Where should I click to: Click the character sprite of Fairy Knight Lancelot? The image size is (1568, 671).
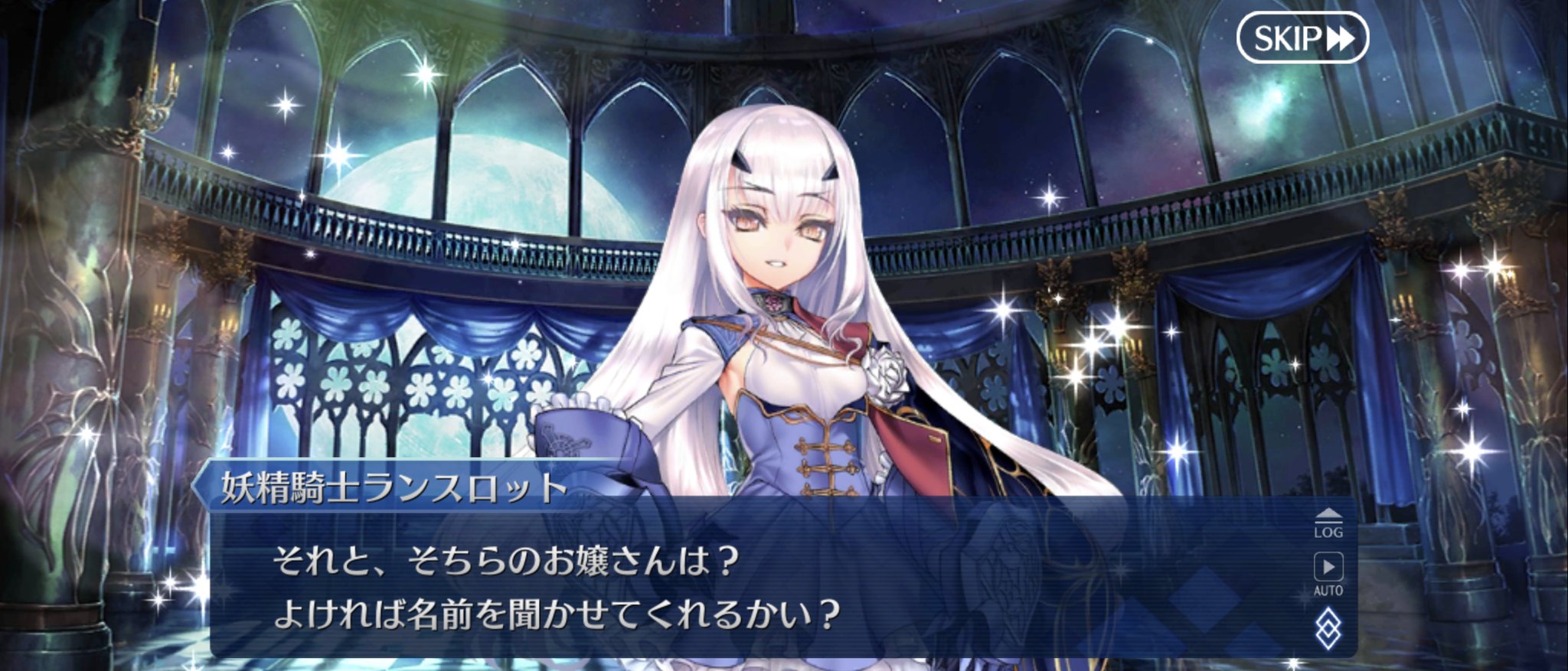point(781,268)
